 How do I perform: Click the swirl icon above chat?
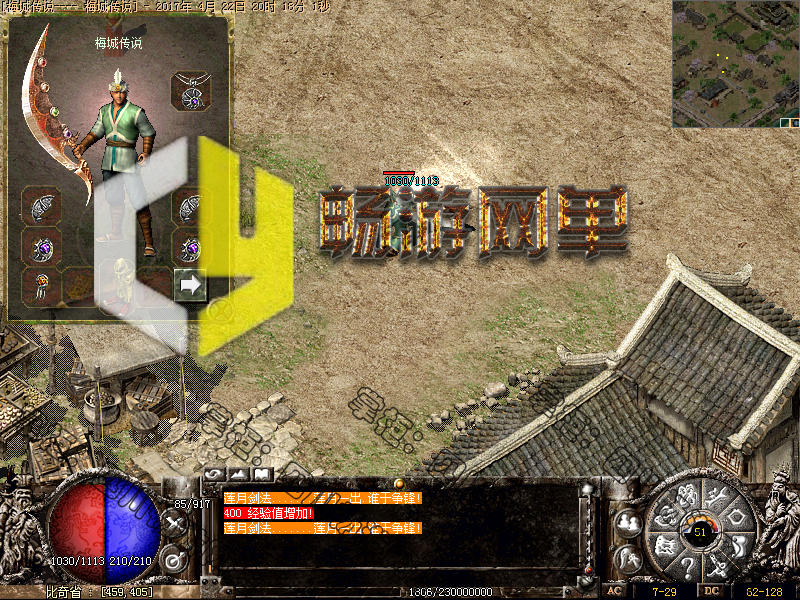pos(214,473)
